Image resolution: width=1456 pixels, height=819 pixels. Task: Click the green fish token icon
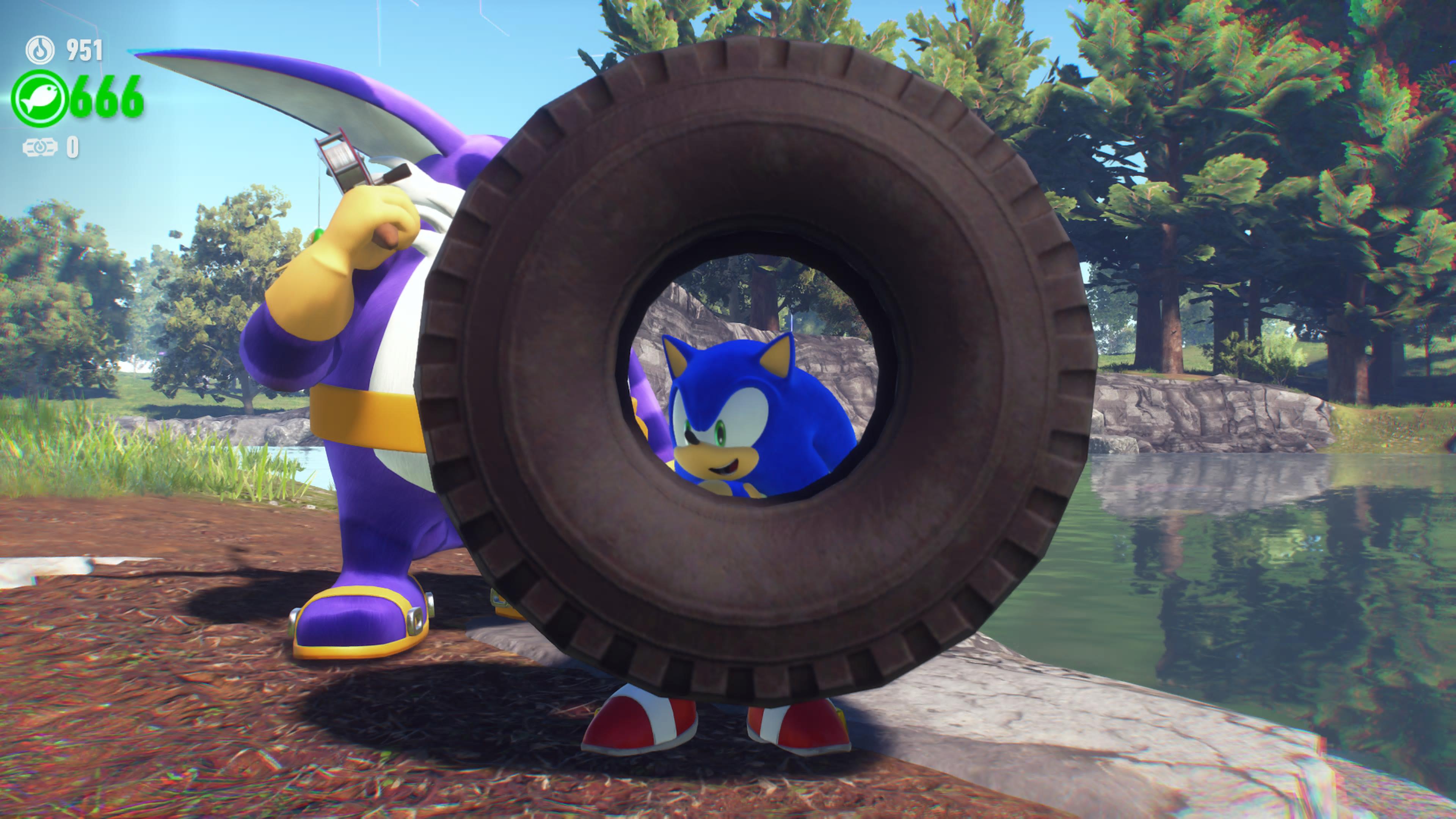(39, 98)
